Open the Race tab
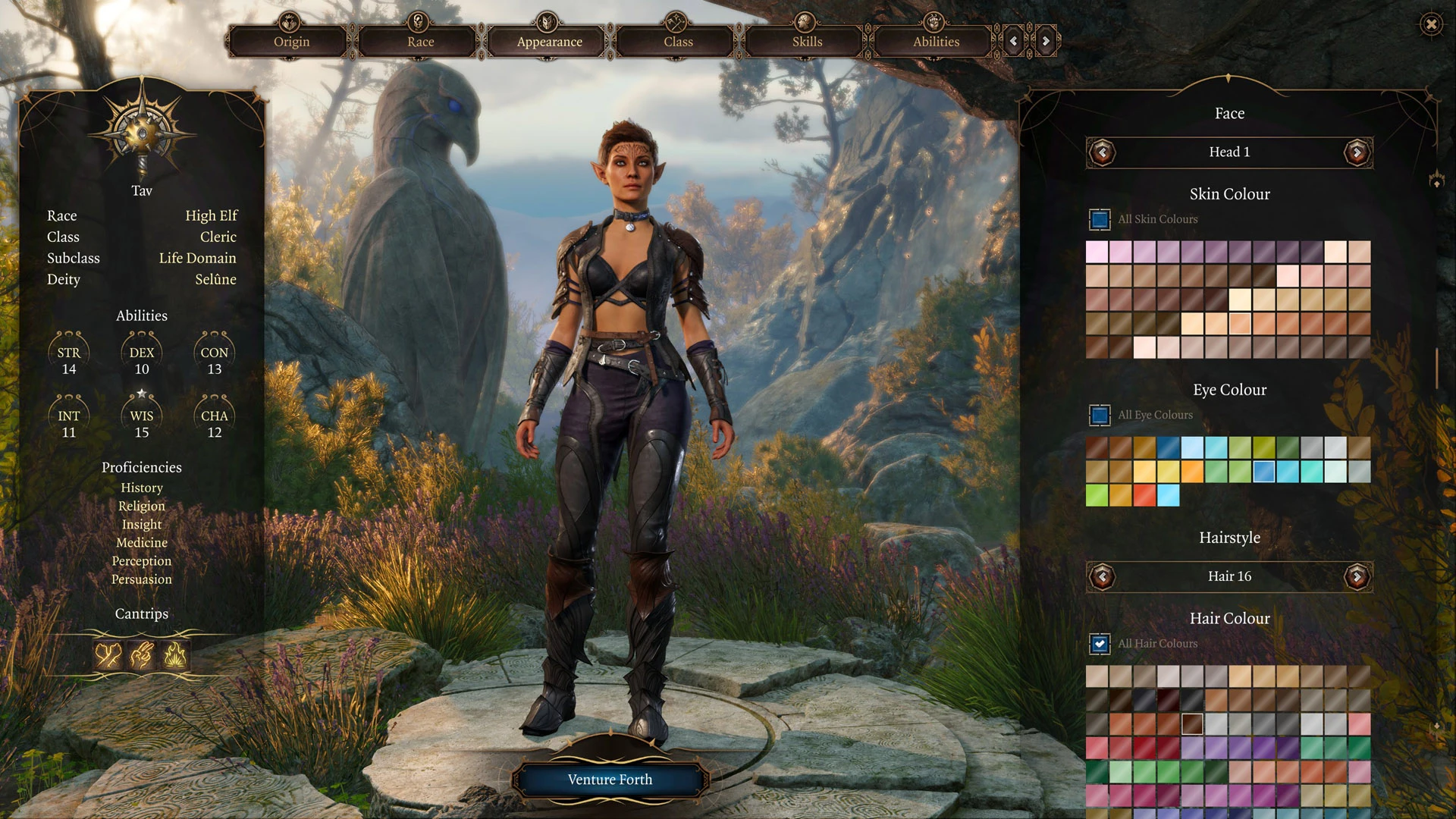 (x=420, y=42)
